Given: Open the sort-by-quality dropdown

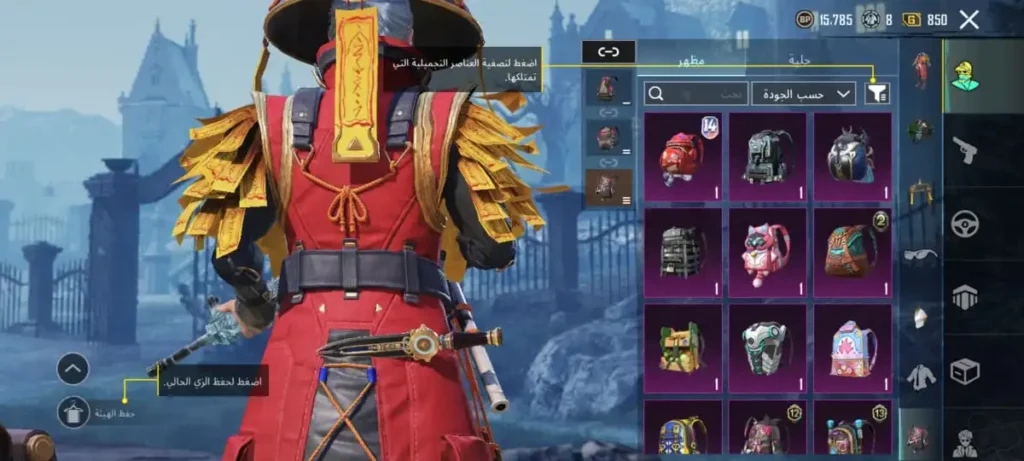Looking at the screenshot, I should 803,94.
